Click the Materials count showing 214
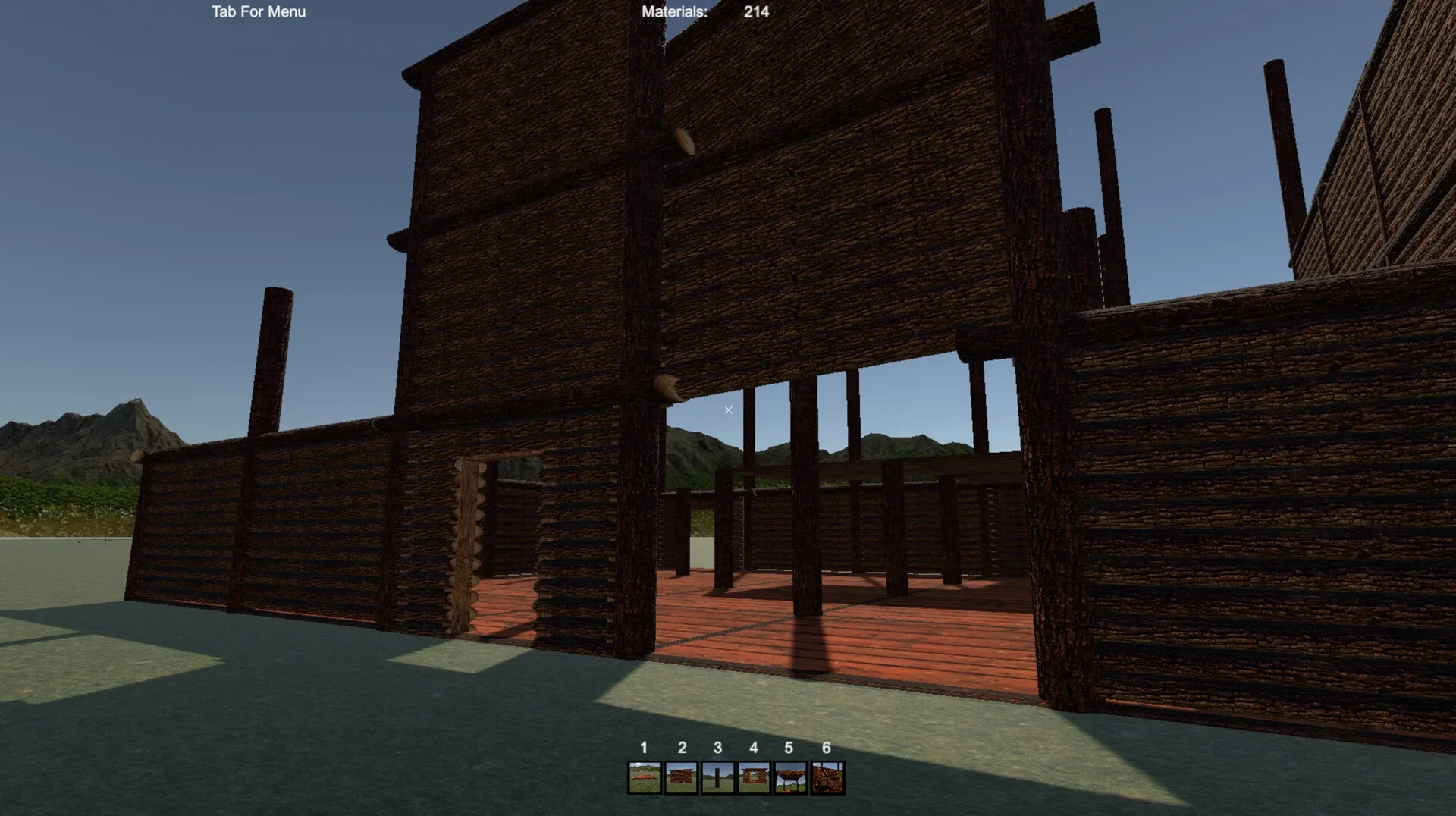 tap(755, 12)
